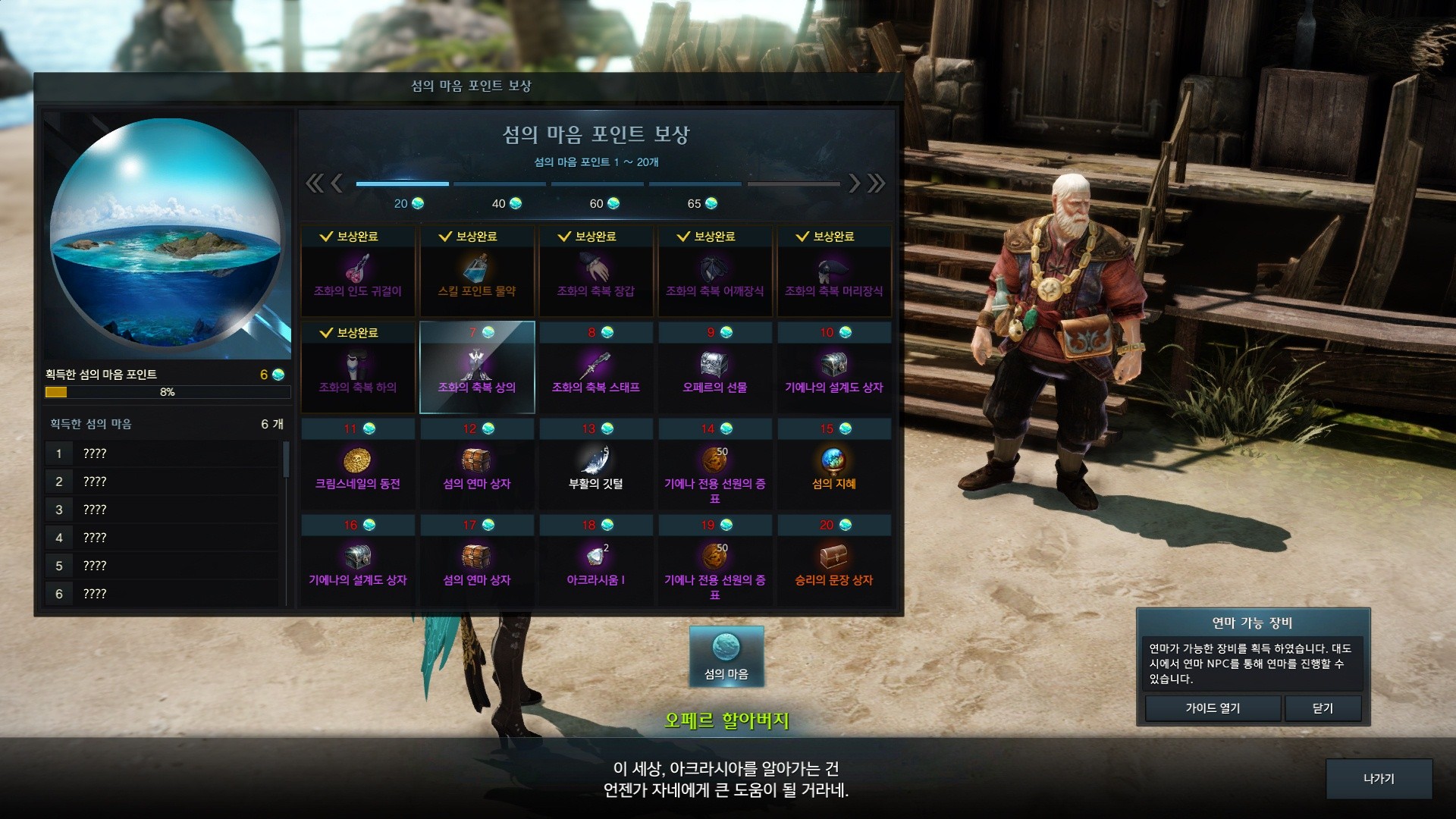Choose the 섬의 지혜 reward tile
1456x819 pixels.
[833, 464]
